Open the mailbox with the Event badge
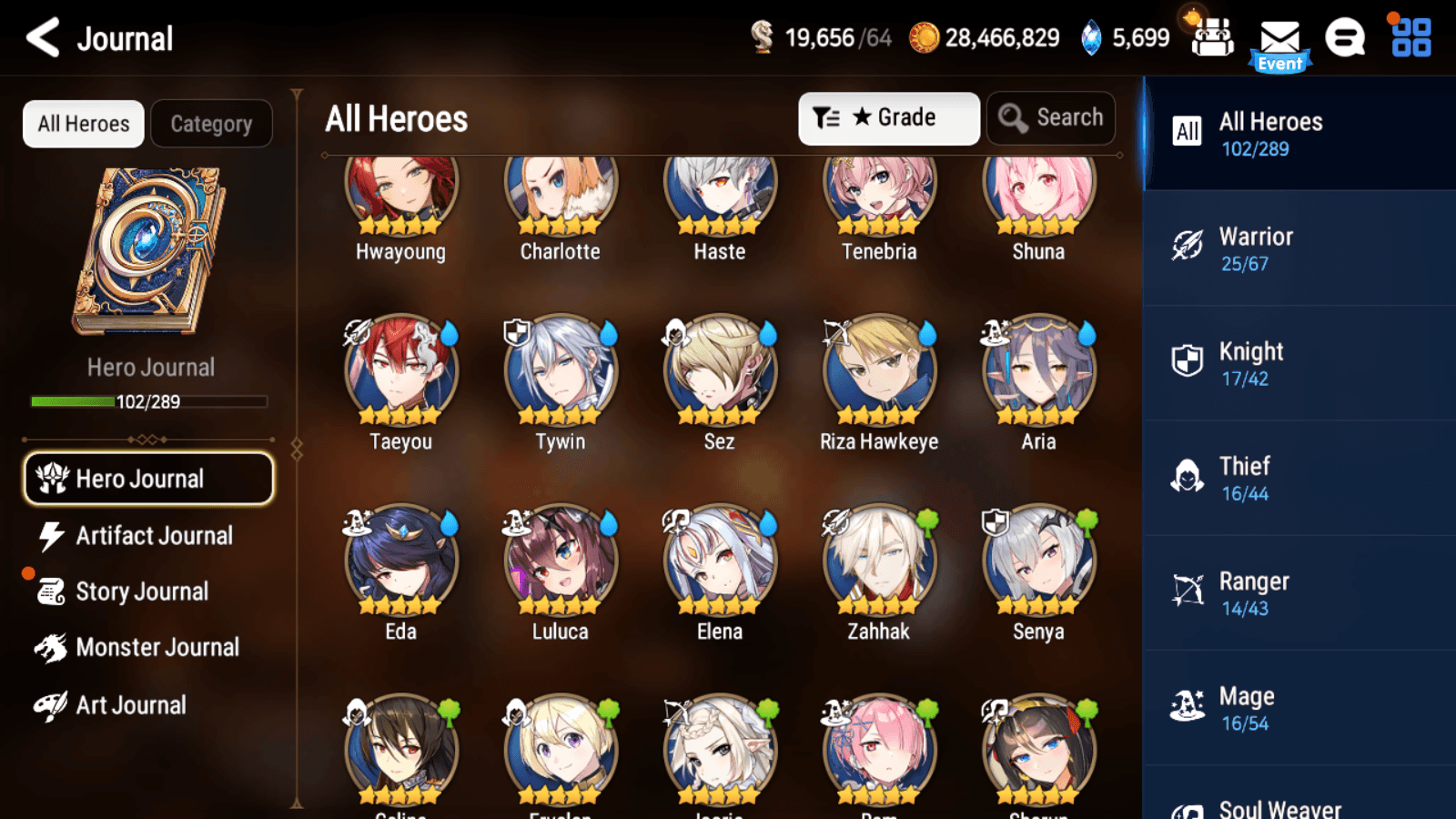The image size is (1456, 819). [x=1280, y=38]
